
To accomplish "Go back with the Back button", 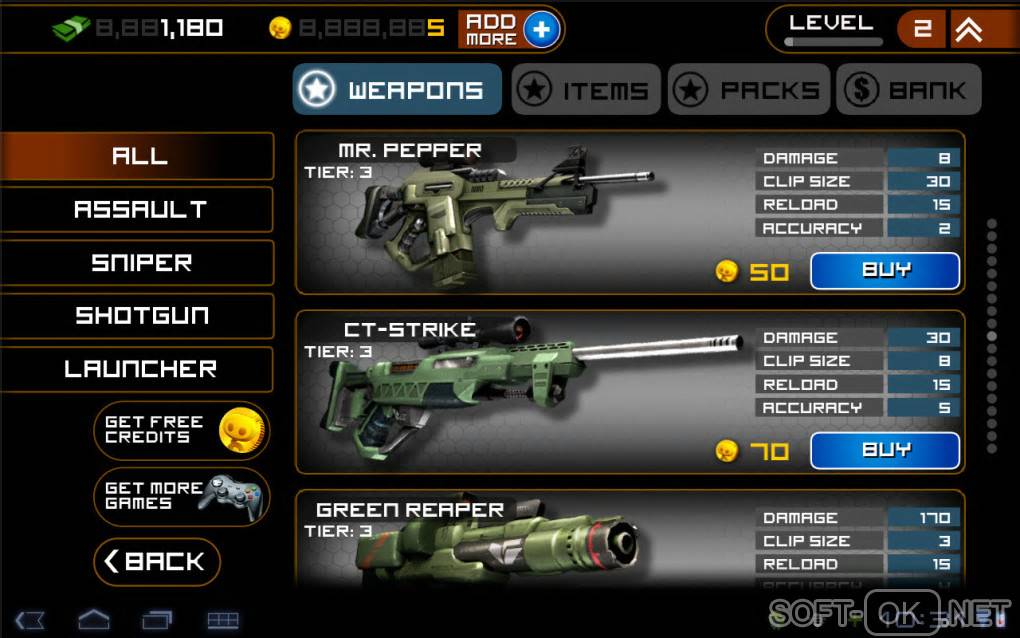I will point(157,562).
